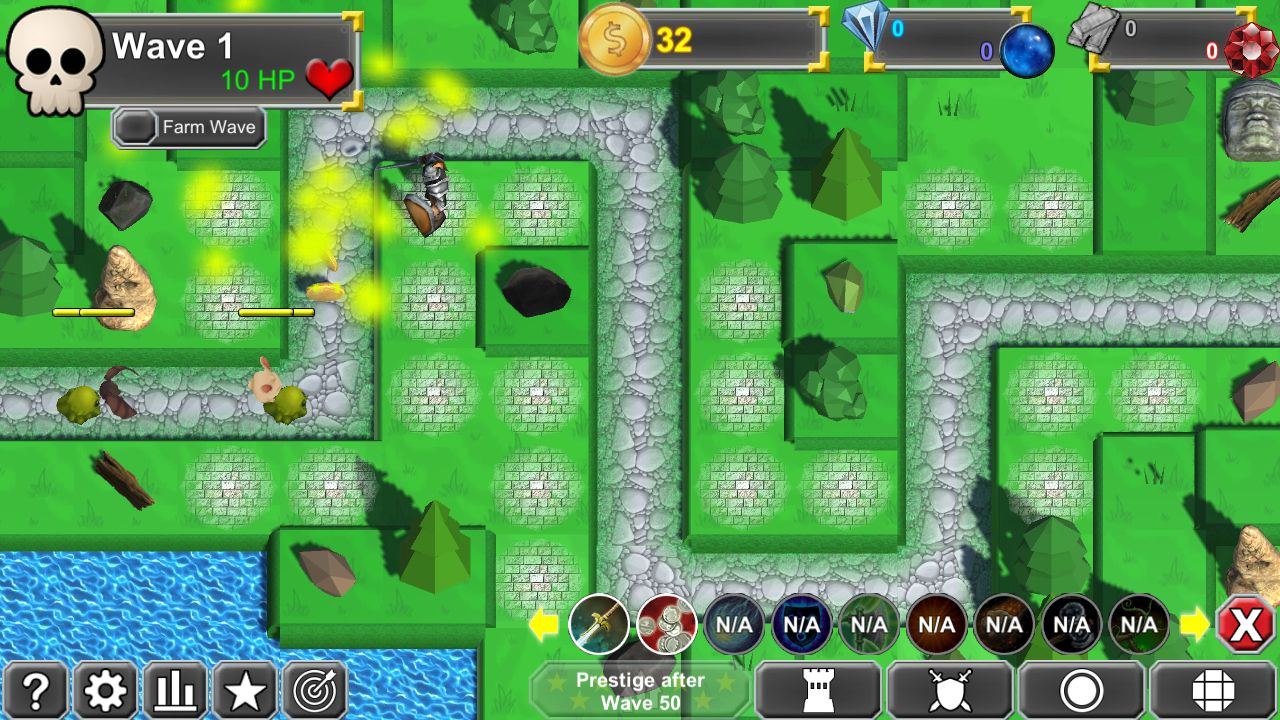This screenshot has height=720, width=1280.
Task: Open the gear settings menu
Action: (105, 690)
